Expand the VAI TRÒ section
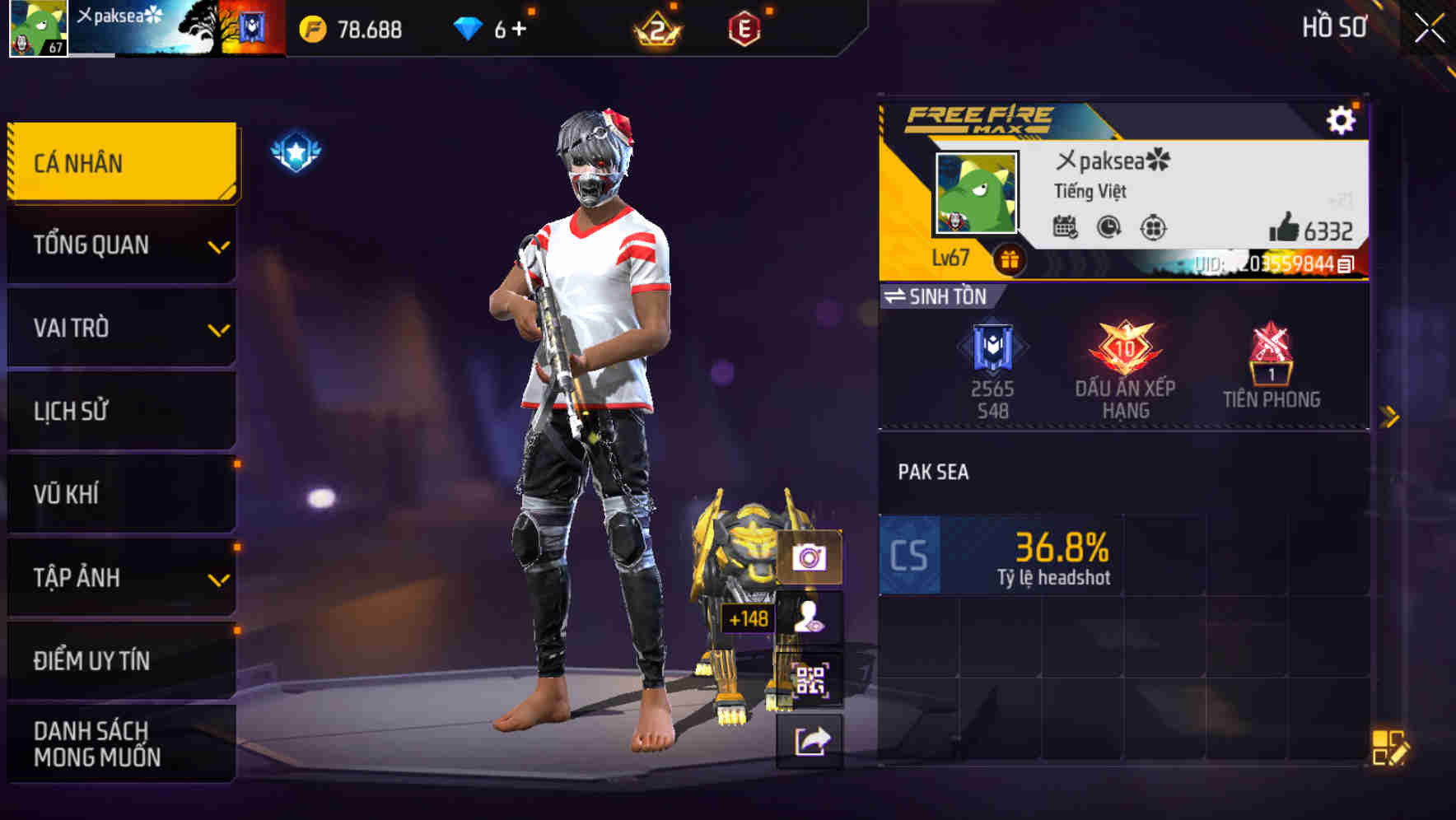This screenshot has height=820, width=1456. pos(120,328)
